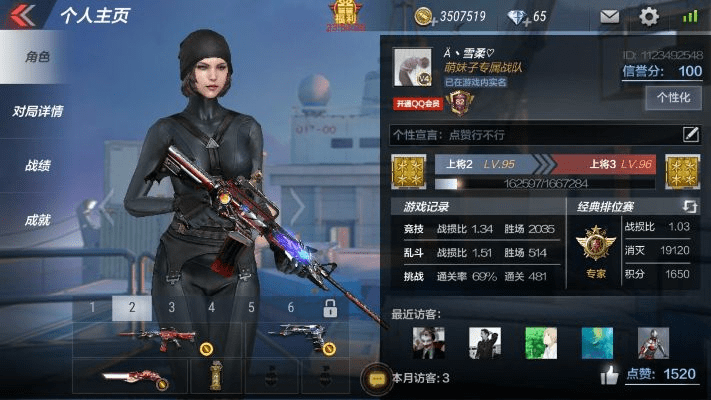Click the locked loadout slot padlock
Image resolution: width=711 pixels, height=400 pixels.
tap(331, 307)
